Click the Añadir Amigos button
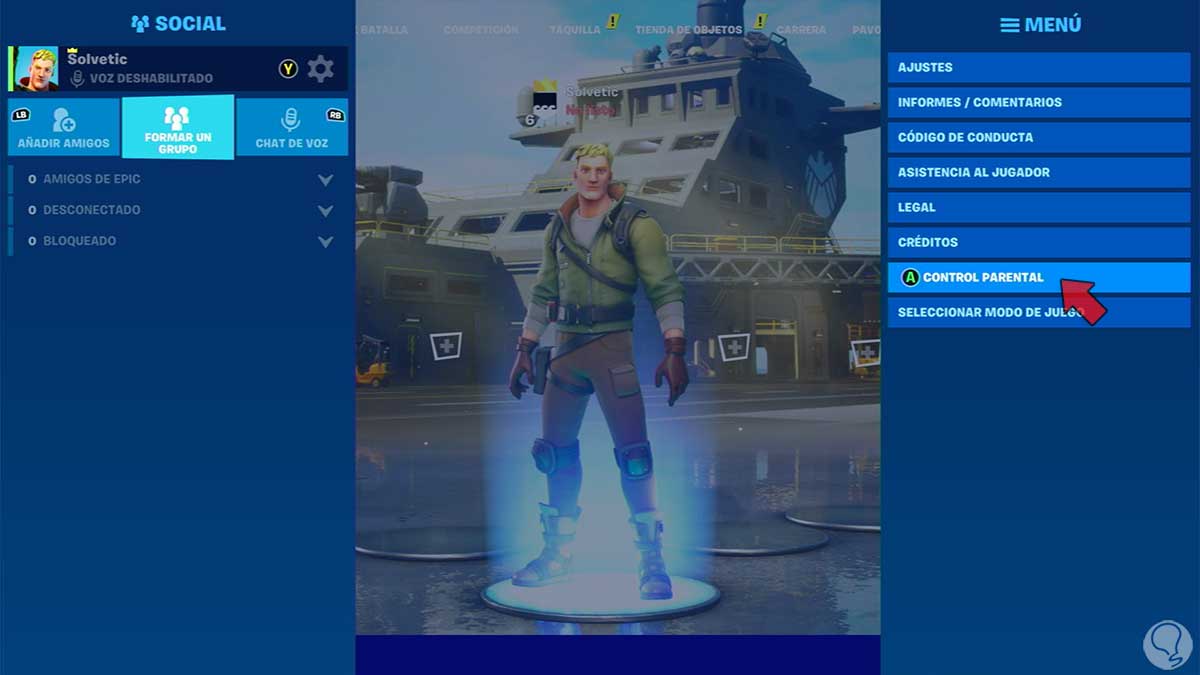This screenshot has height=675, width=1200. click(64, 127)
